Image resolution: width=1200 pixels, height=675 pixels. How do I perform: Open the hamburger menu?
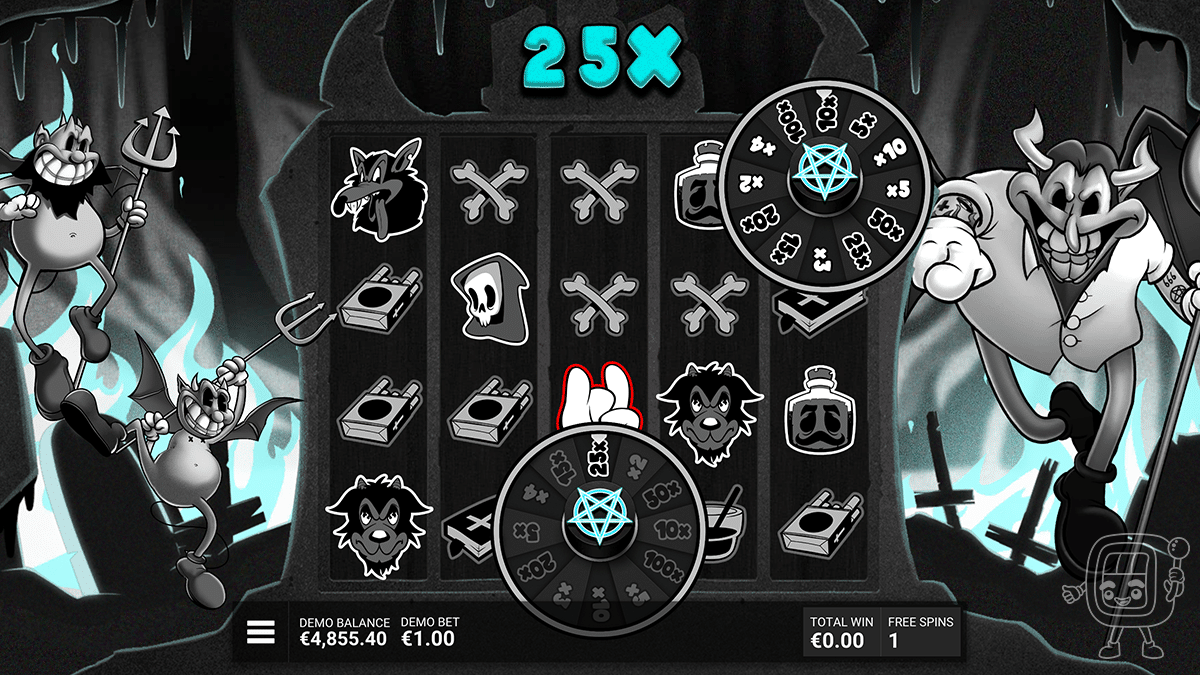coord(260,632)
